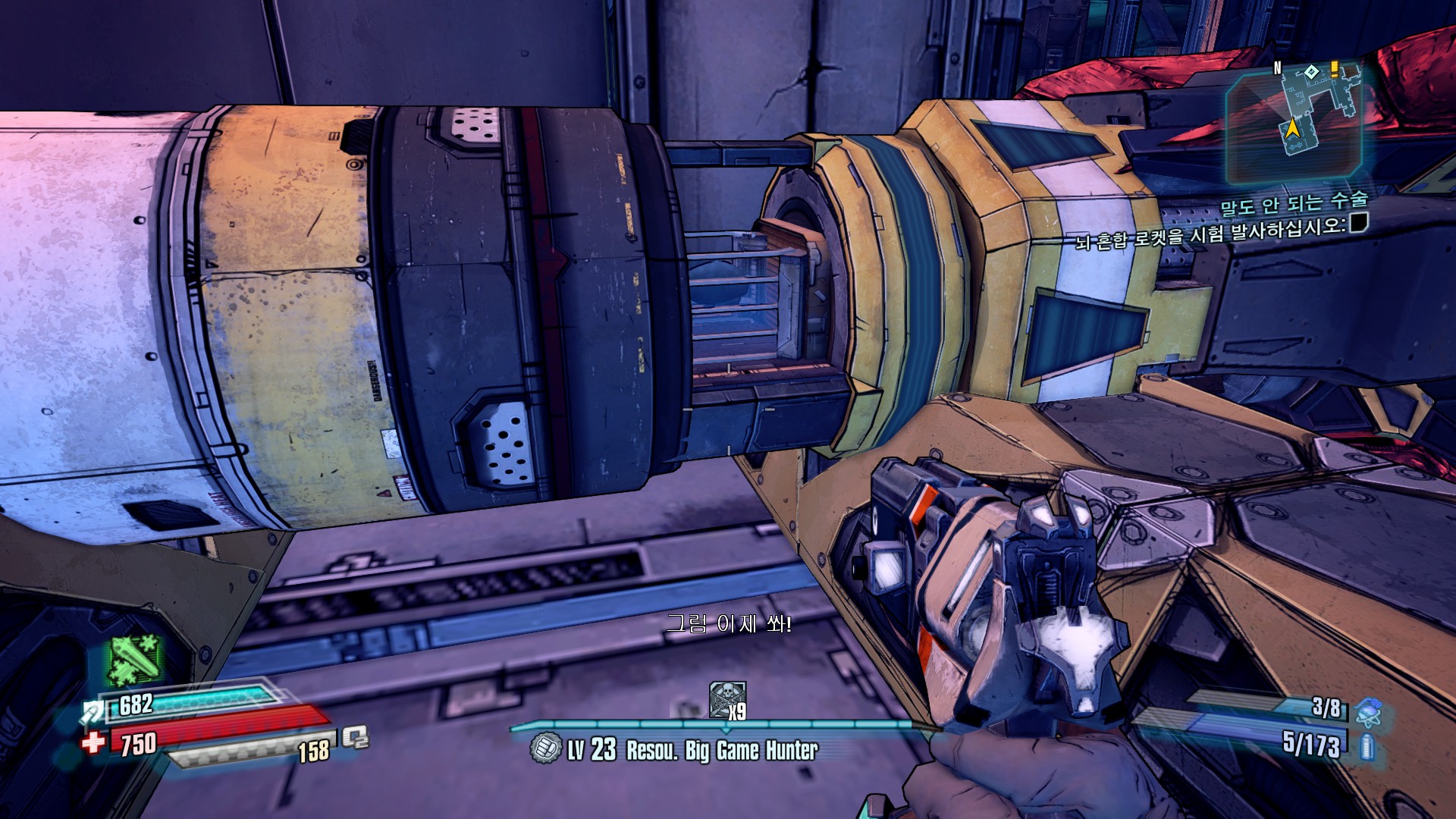Image resolution: width=1456 pixels, height=819 pixels.
Task: Select the yellow exclamation marker on minimap
Action: 1334,70
